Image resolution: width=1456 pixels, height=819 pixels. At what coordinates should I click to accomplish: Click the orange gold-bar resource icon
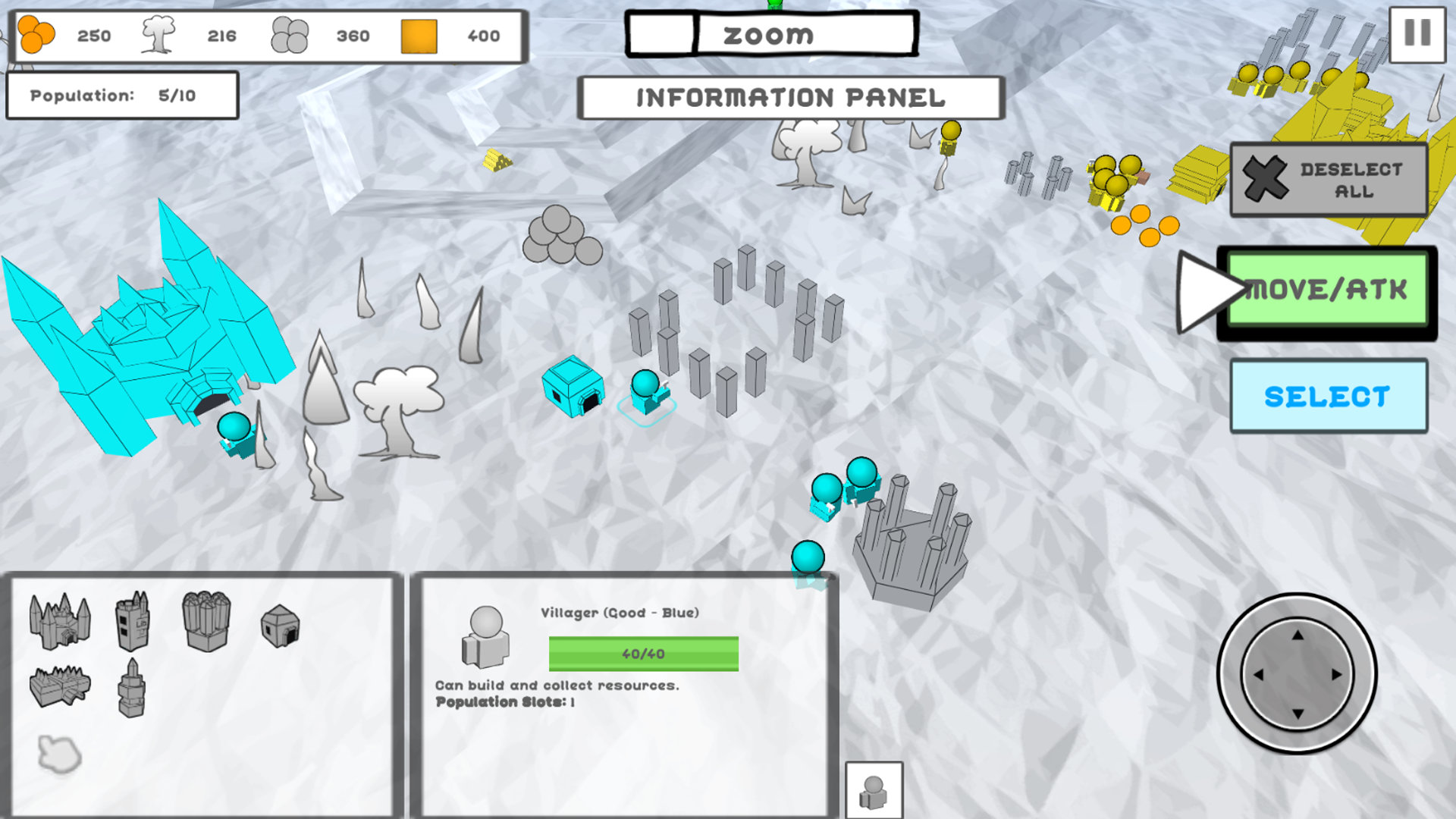tap(418, 36)
